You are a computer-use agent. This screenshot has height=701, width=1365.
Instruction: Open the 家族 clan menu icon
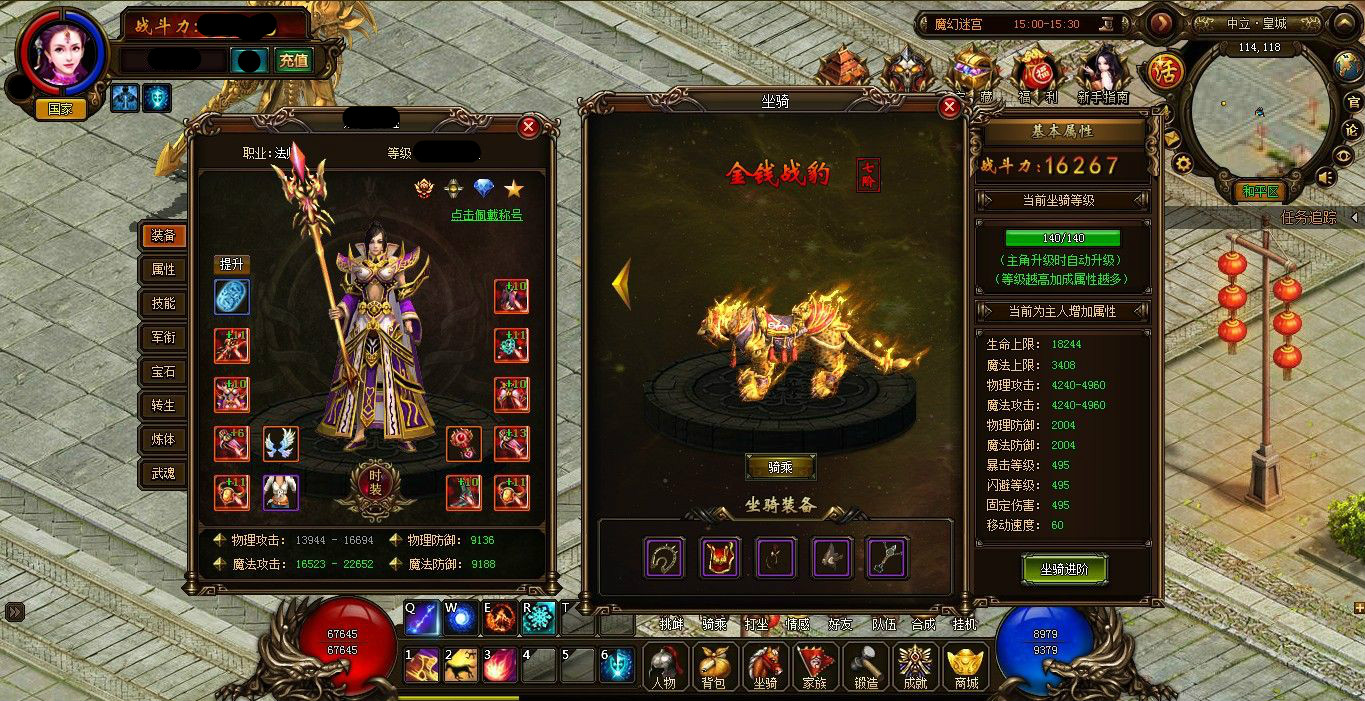[x=816, y=667]
